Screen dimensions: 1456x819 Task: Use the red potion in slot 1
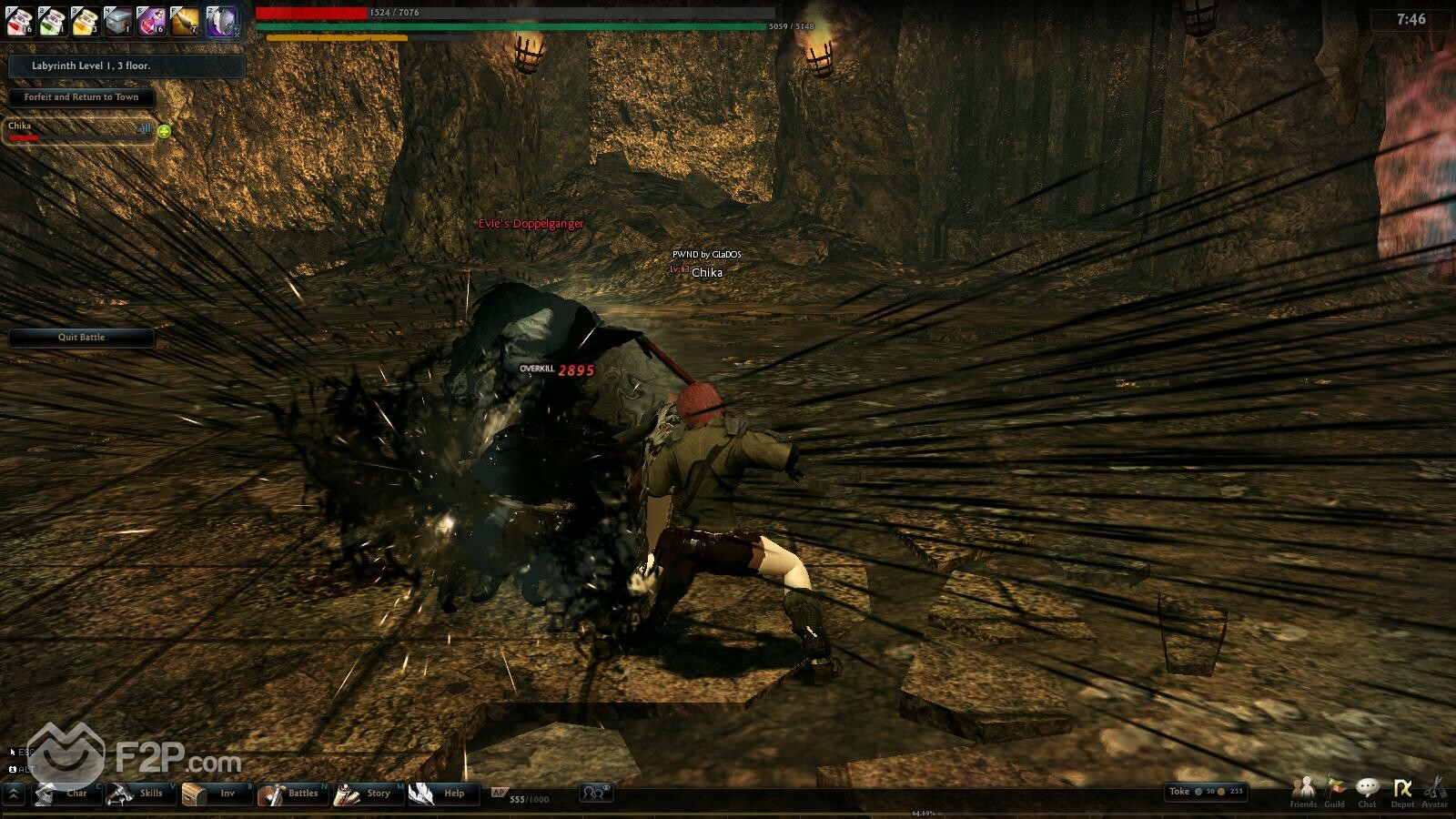[x=20, y=21]
